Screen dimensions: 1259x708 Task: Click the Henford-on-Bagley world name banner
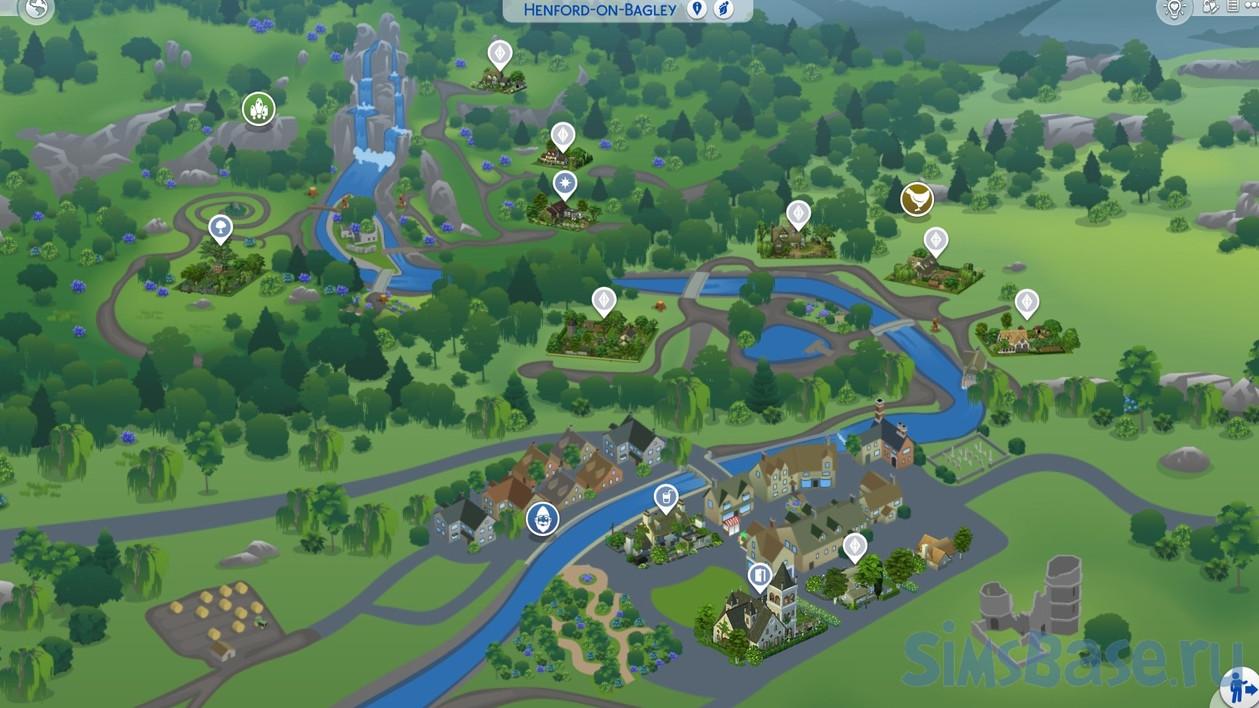[x=600, y=10]
